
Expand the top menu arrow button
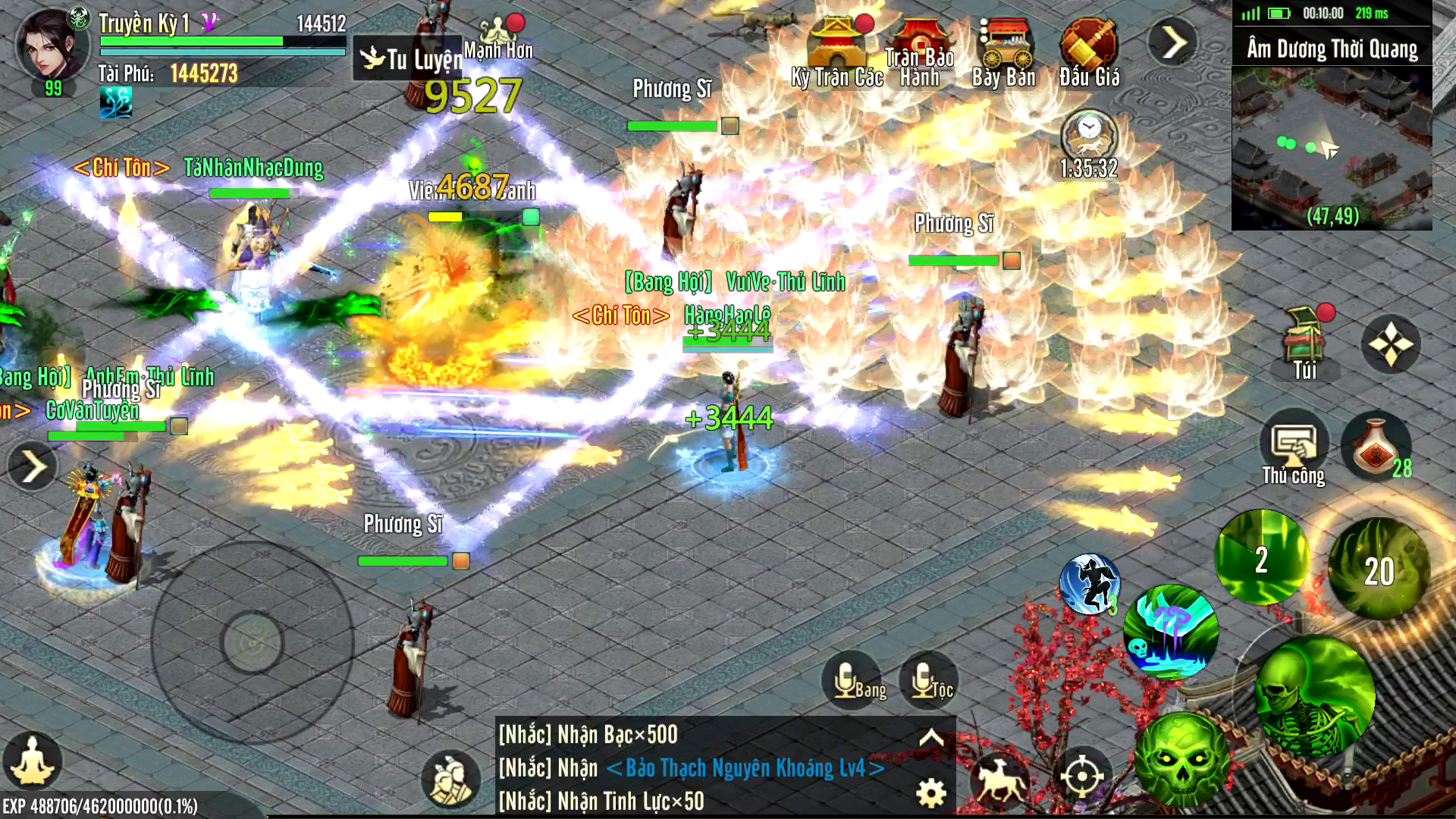pos(1172,42)
